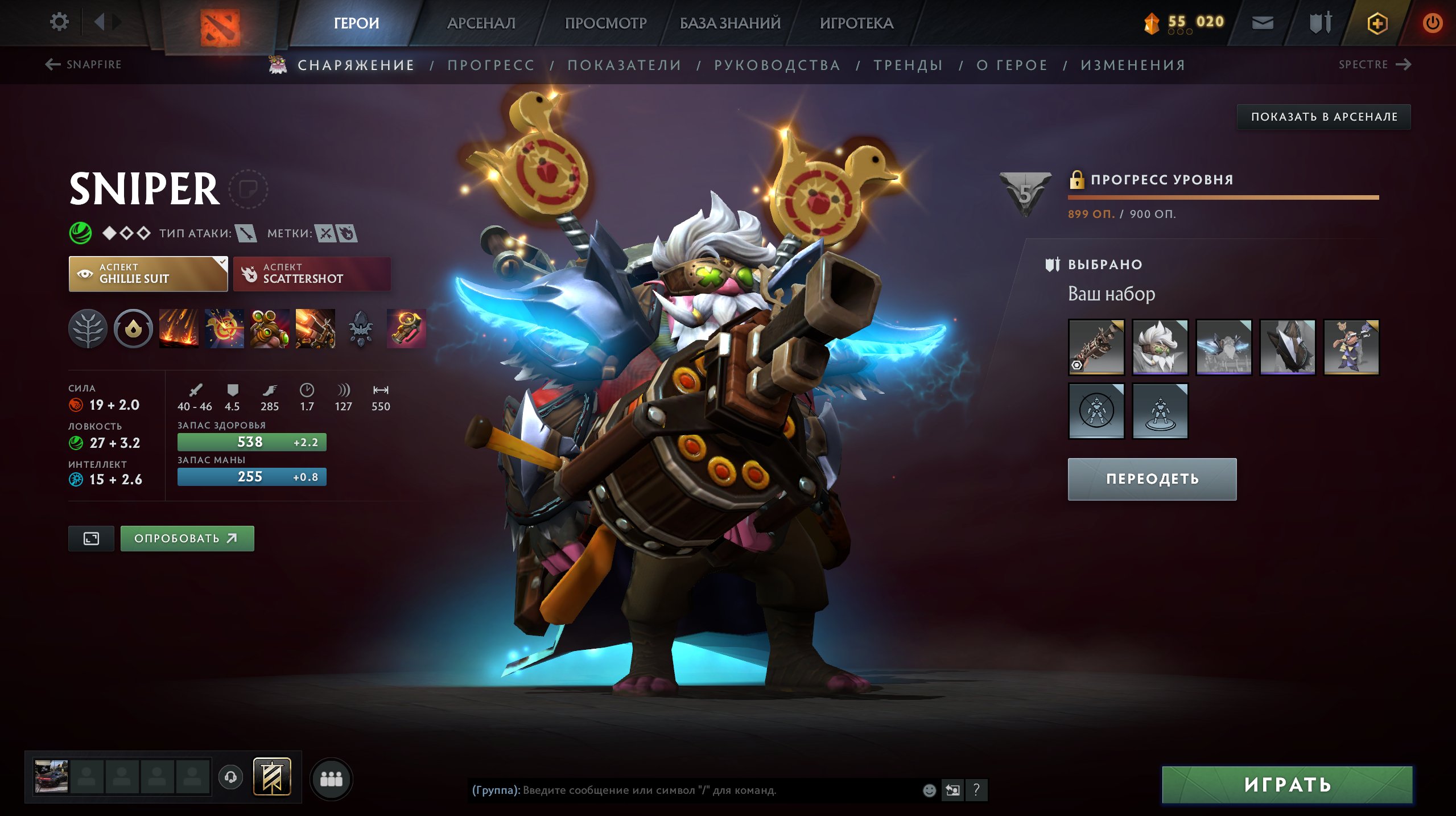Click the settings gear icon
The width and height of the screenshot is (1456, 816).
[59, 20]
